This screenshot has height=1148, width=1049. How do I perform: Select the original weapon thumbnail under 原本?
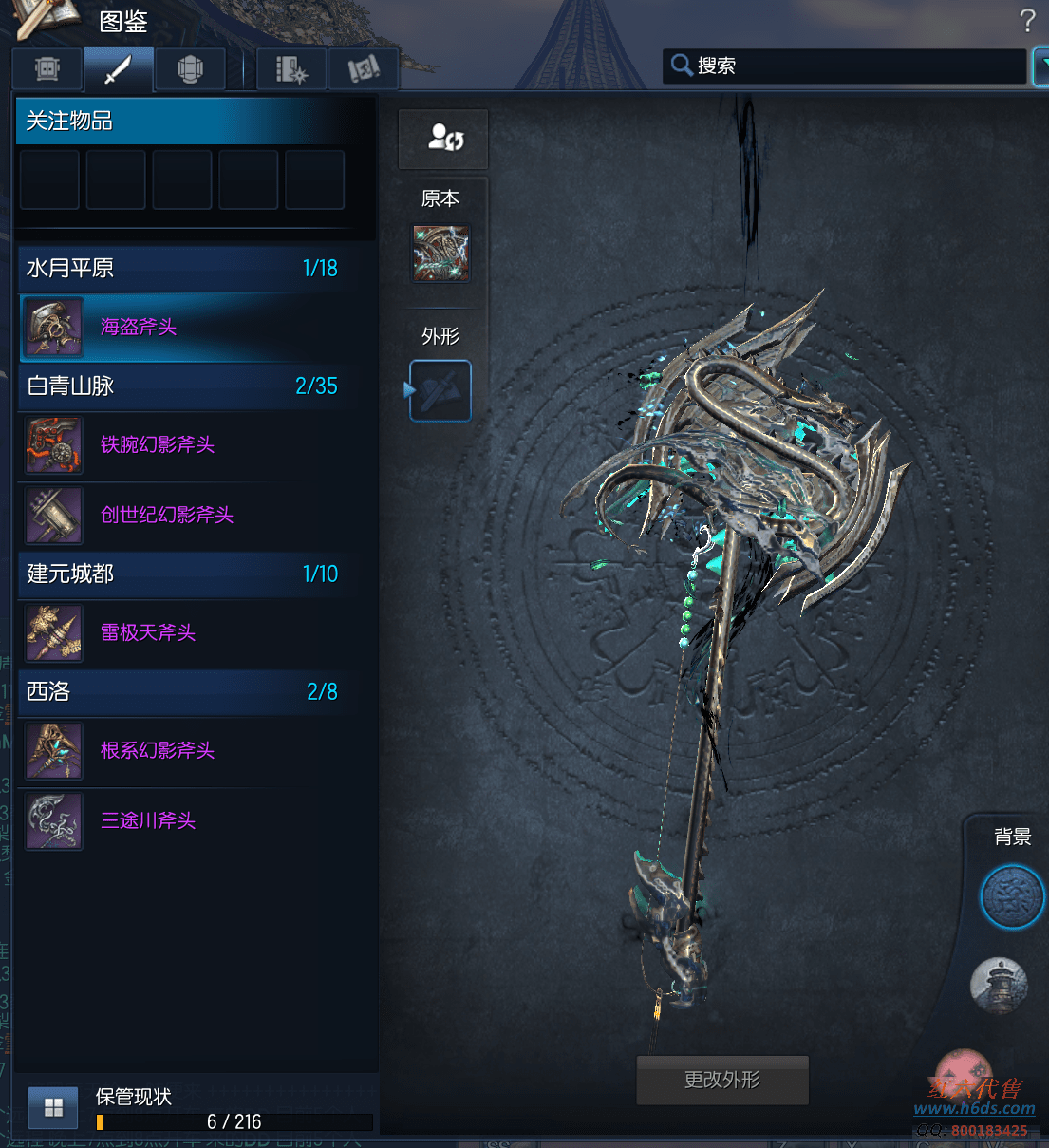click(440, 254)
